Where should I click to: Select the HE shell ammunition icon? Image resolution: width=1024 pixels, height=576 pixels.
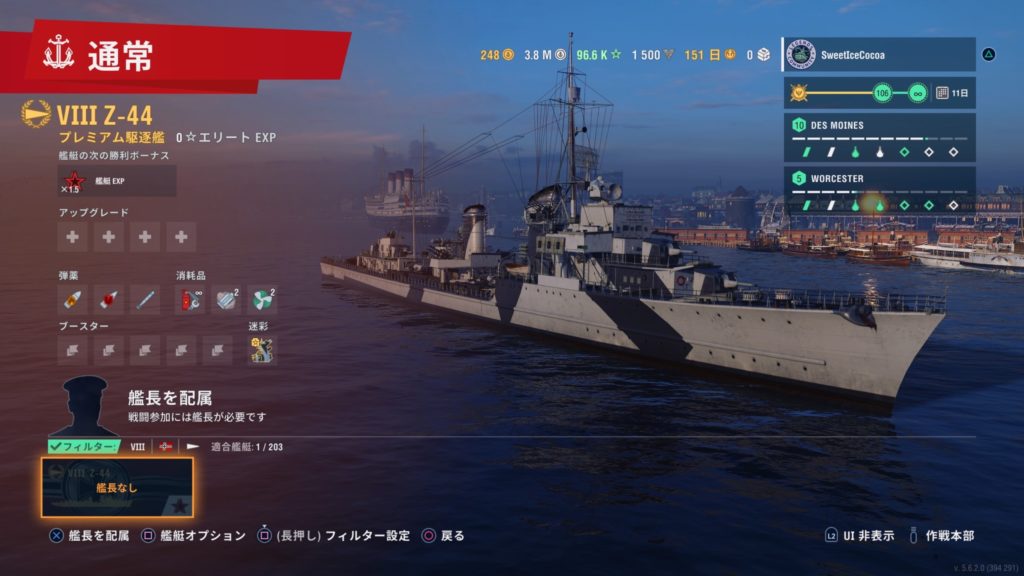(x=72, y=298)
